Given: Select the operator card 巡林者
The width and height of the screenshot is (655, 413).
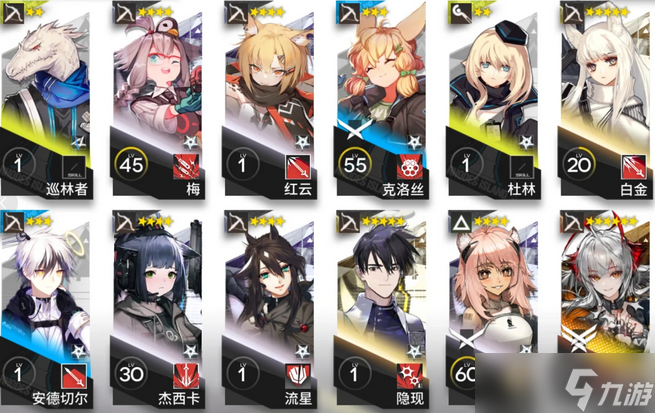Looking at the screenshot, I should (x=51, y=100).
